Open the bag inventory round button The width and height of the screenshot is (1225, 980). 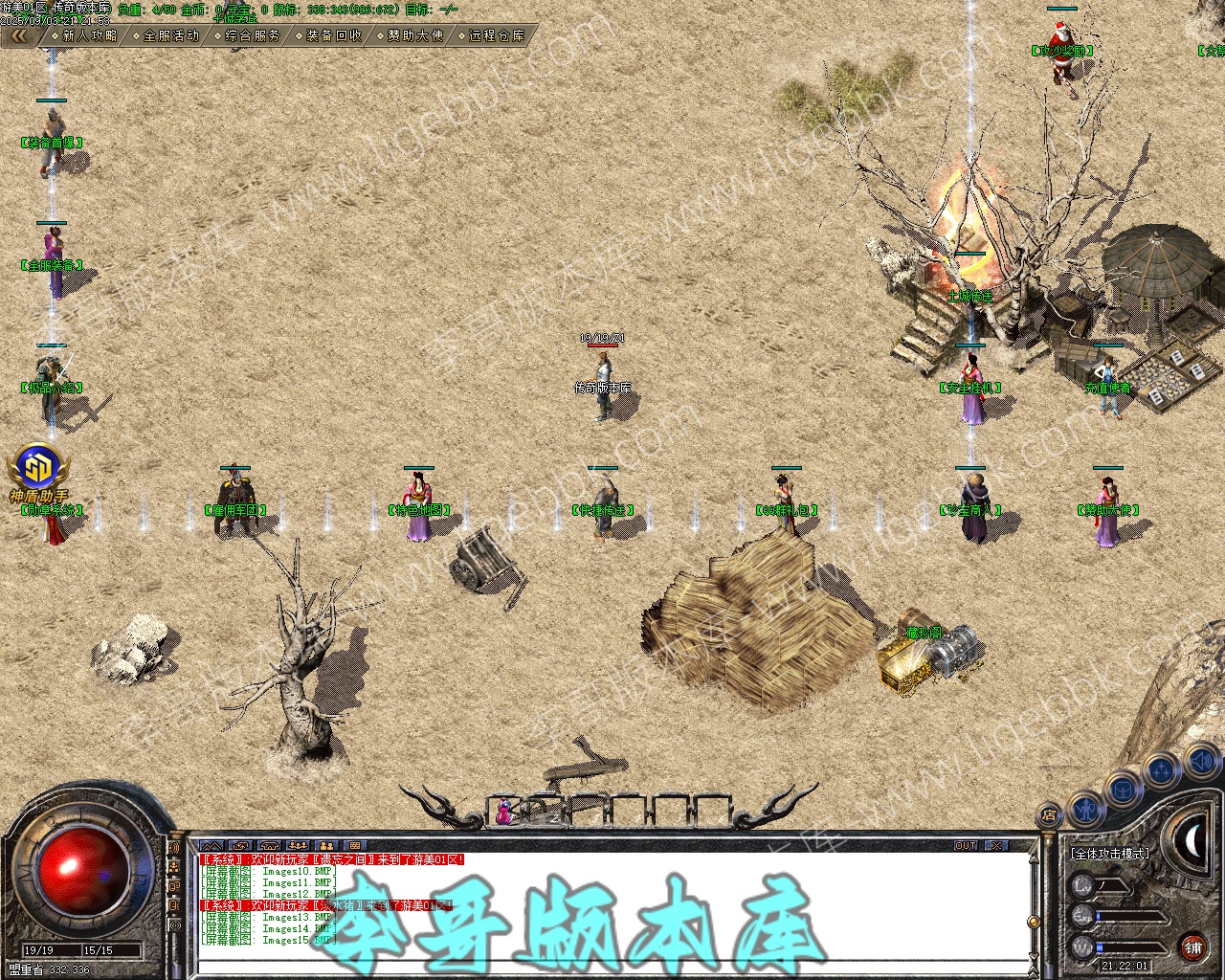tap(1122, 790)
